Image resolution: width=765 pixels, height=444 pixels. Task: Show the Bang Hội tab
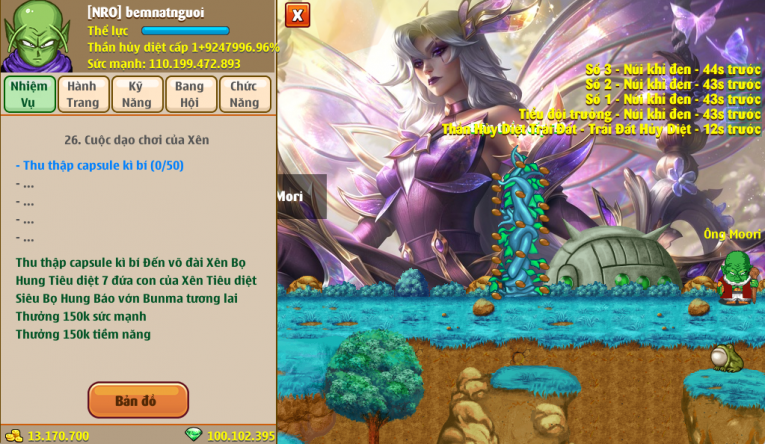[190, 94]
